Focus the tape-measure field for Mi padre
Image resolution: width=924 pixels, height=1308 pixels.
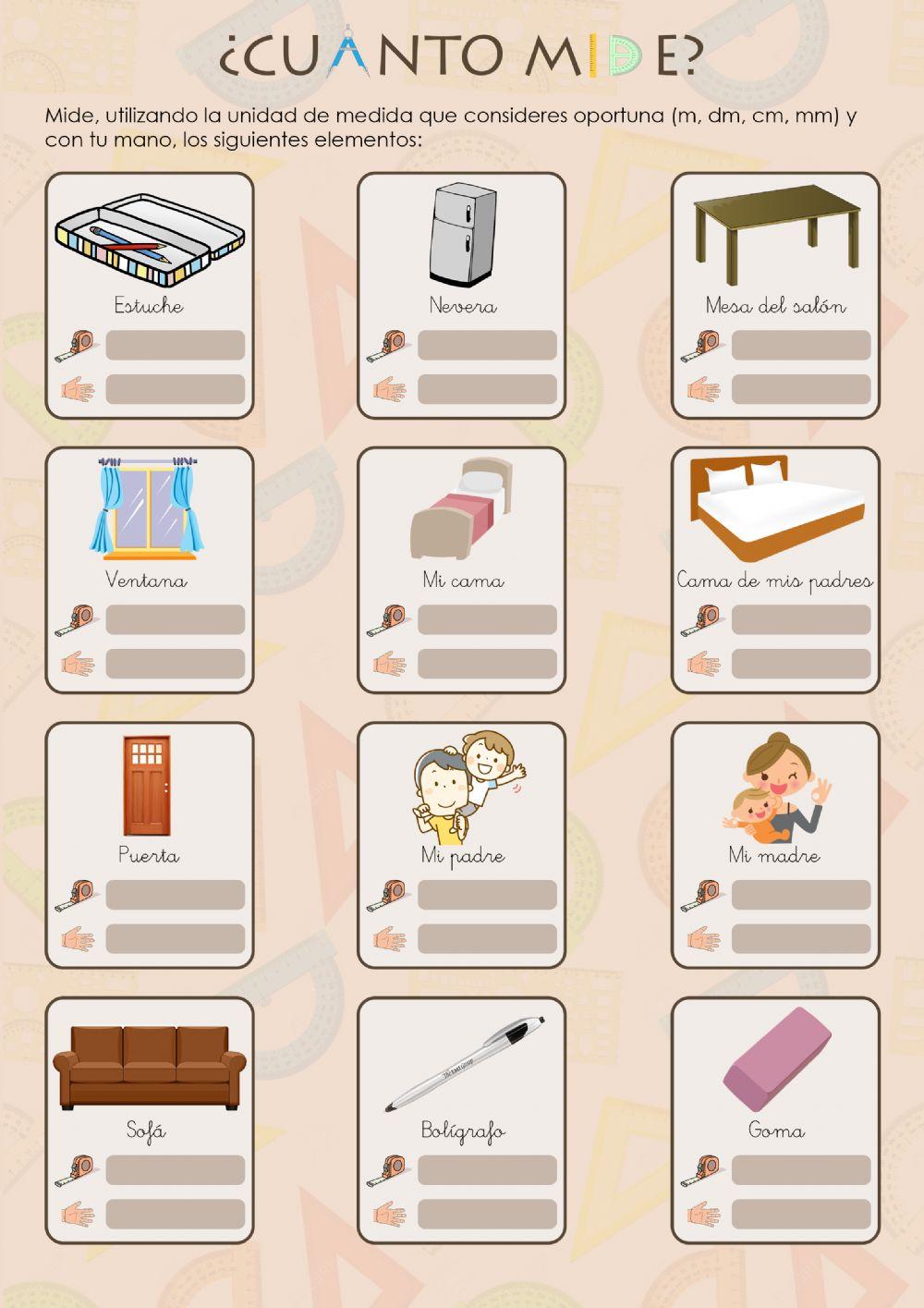(487, 895)
